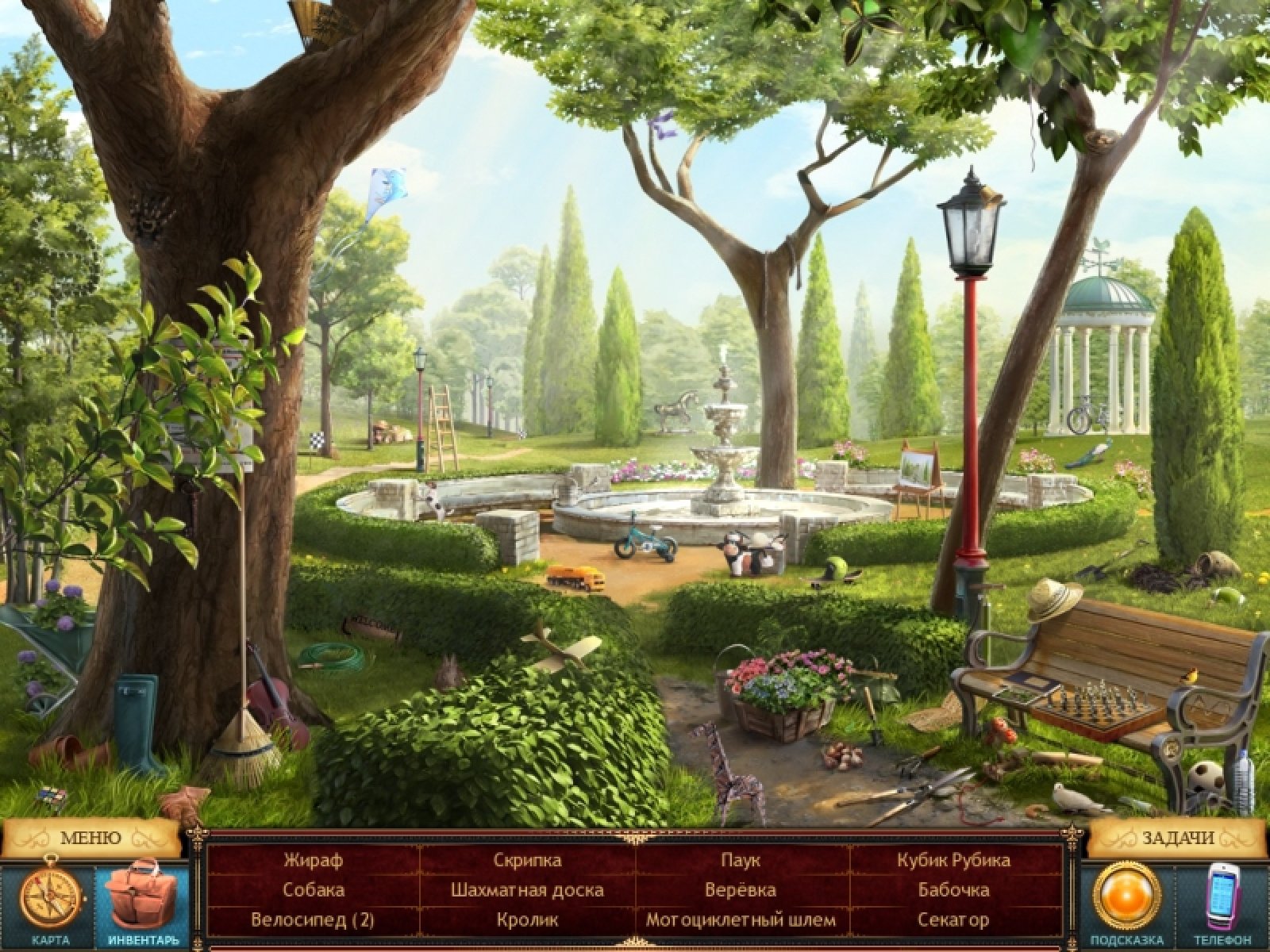
Task: Select the Скрипка list entry
Action: pyautogui.click(x=527, y=860)
